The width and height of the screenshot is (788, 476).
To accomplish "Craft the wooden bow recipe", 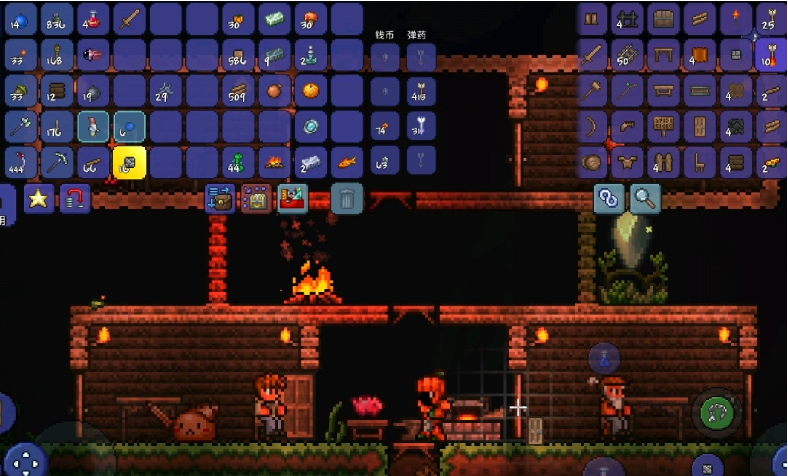I will pos(594,126).
